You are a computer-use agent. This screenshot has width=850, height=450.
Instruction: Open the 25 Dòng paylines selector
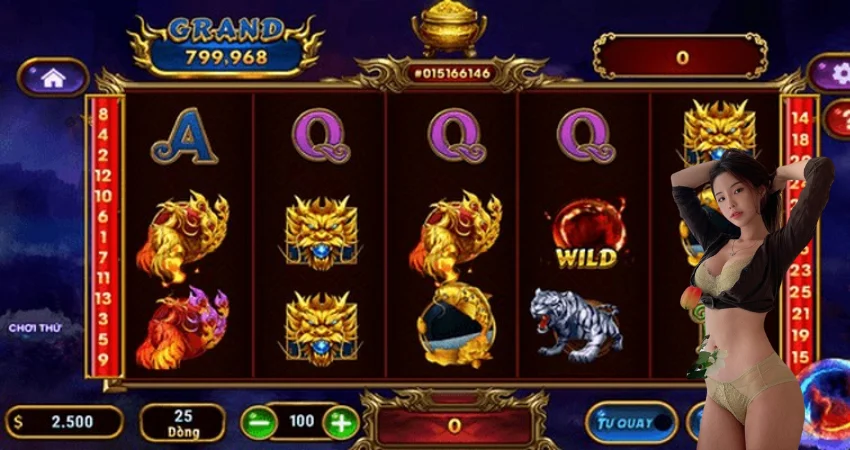182,422
